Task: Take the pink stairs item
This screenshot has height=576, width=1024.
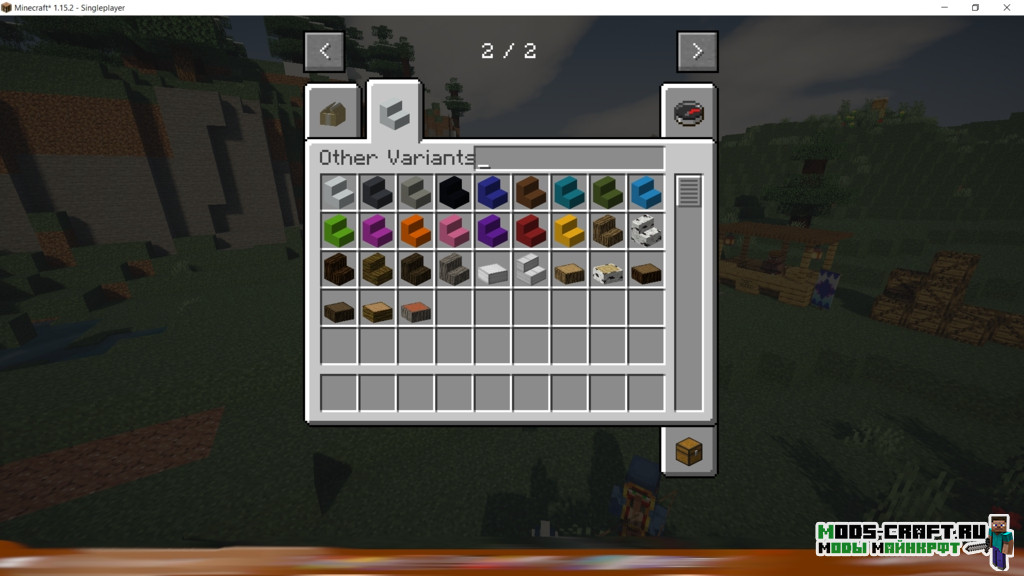Action: click(x=454, y=231)
